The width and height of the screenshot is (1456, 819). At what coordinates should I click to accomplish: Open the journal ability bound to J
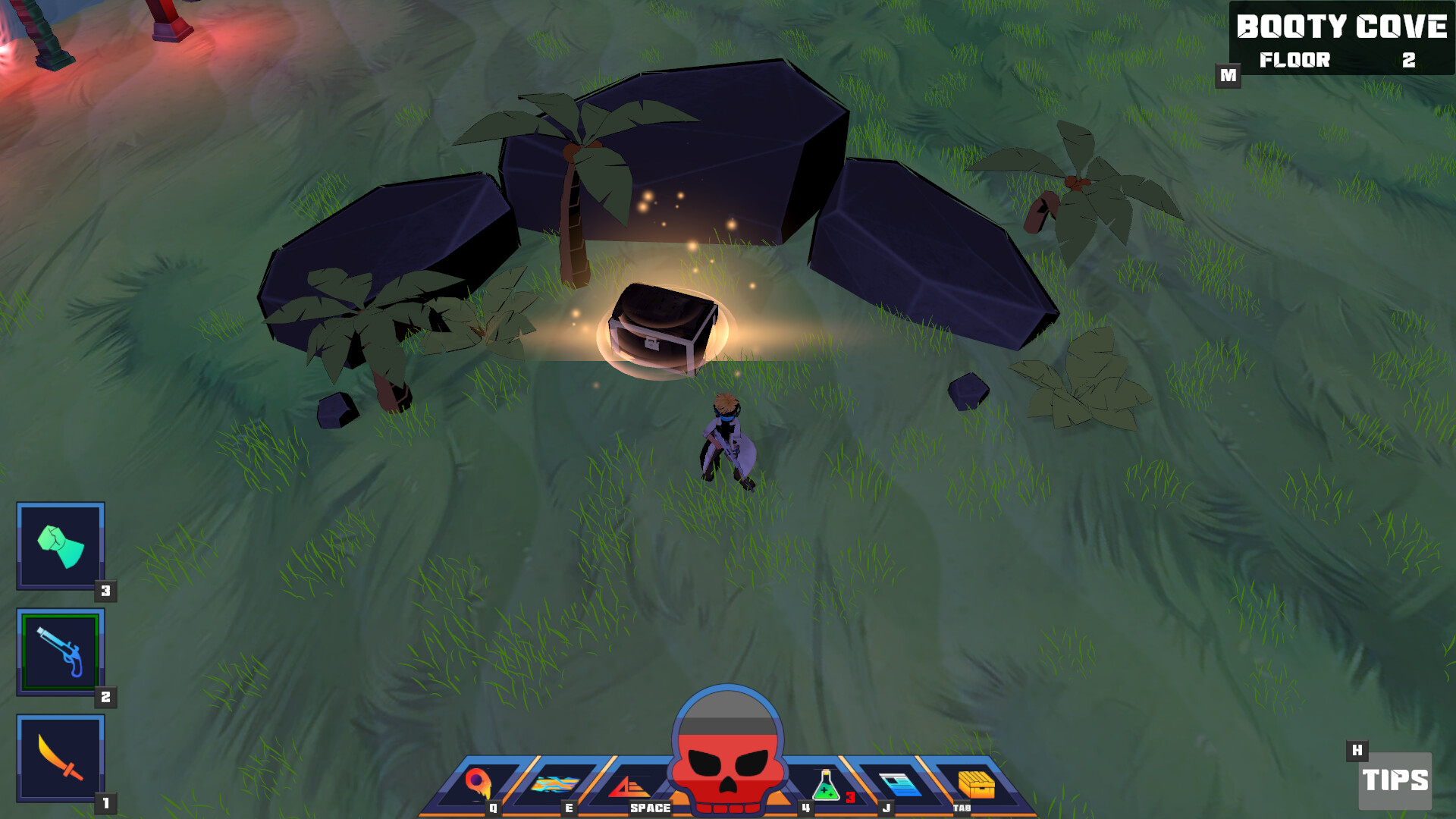coord(897,785)
